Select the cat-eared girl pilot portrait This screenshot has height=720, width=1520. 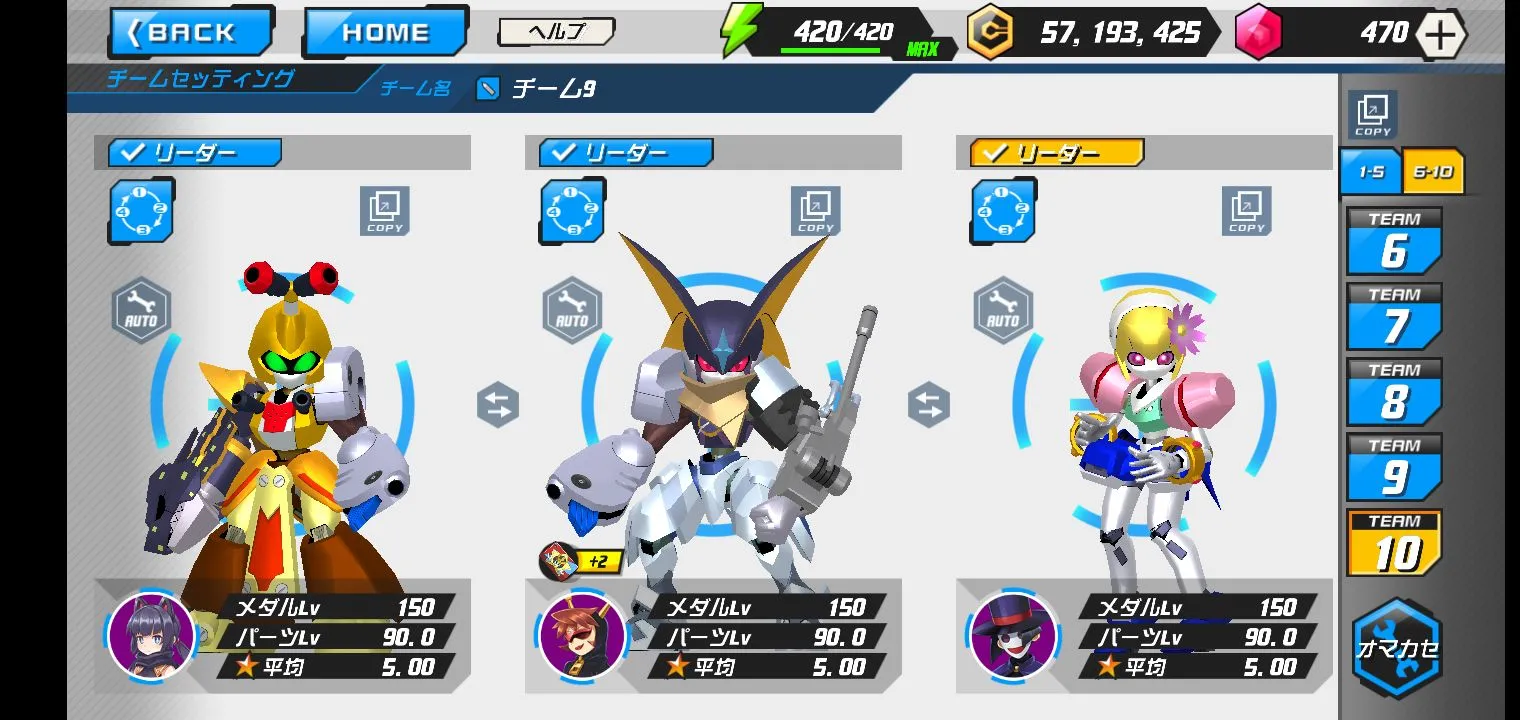(x=151, y=635)
